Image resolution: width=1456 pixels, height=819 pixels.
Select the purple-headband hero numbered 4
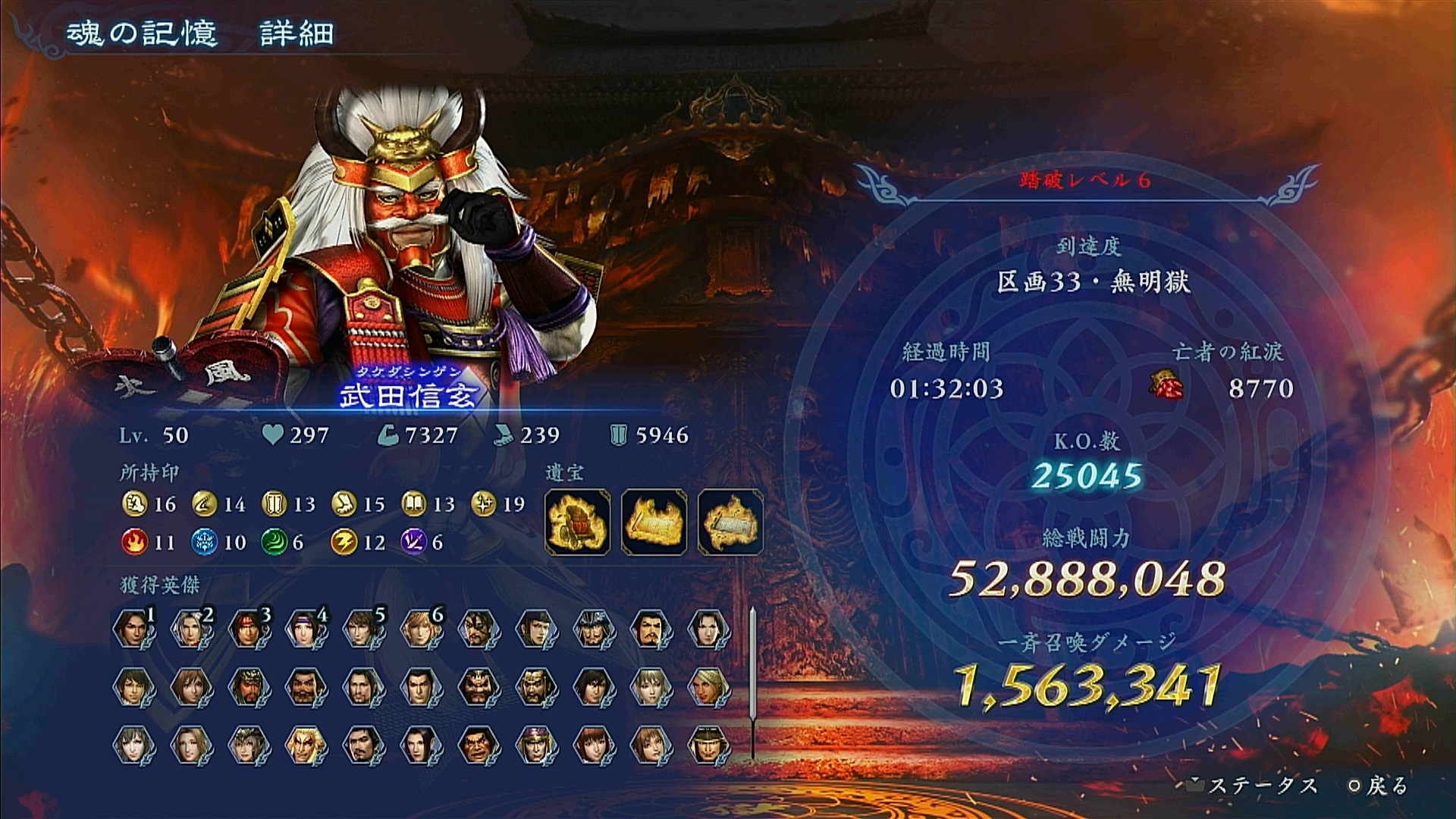pos(306,629)
